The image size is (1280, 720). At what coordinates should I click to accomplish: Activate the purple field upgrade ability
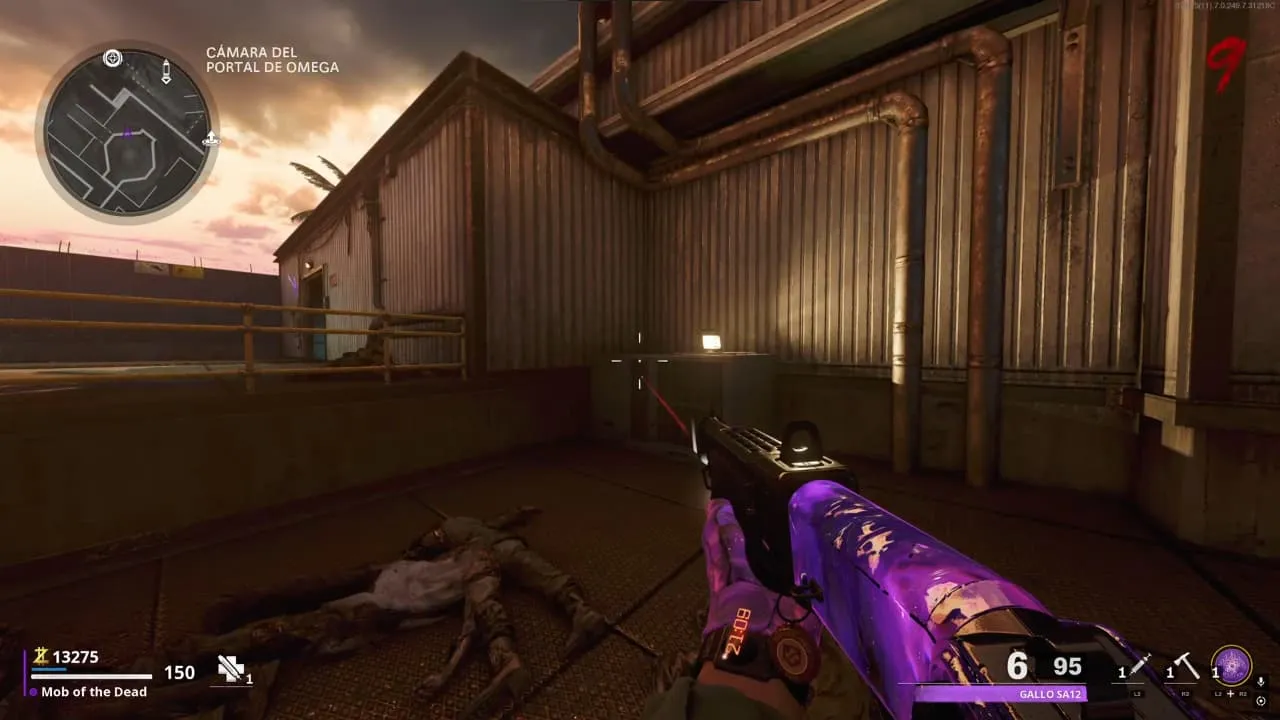coord(1231,666)
